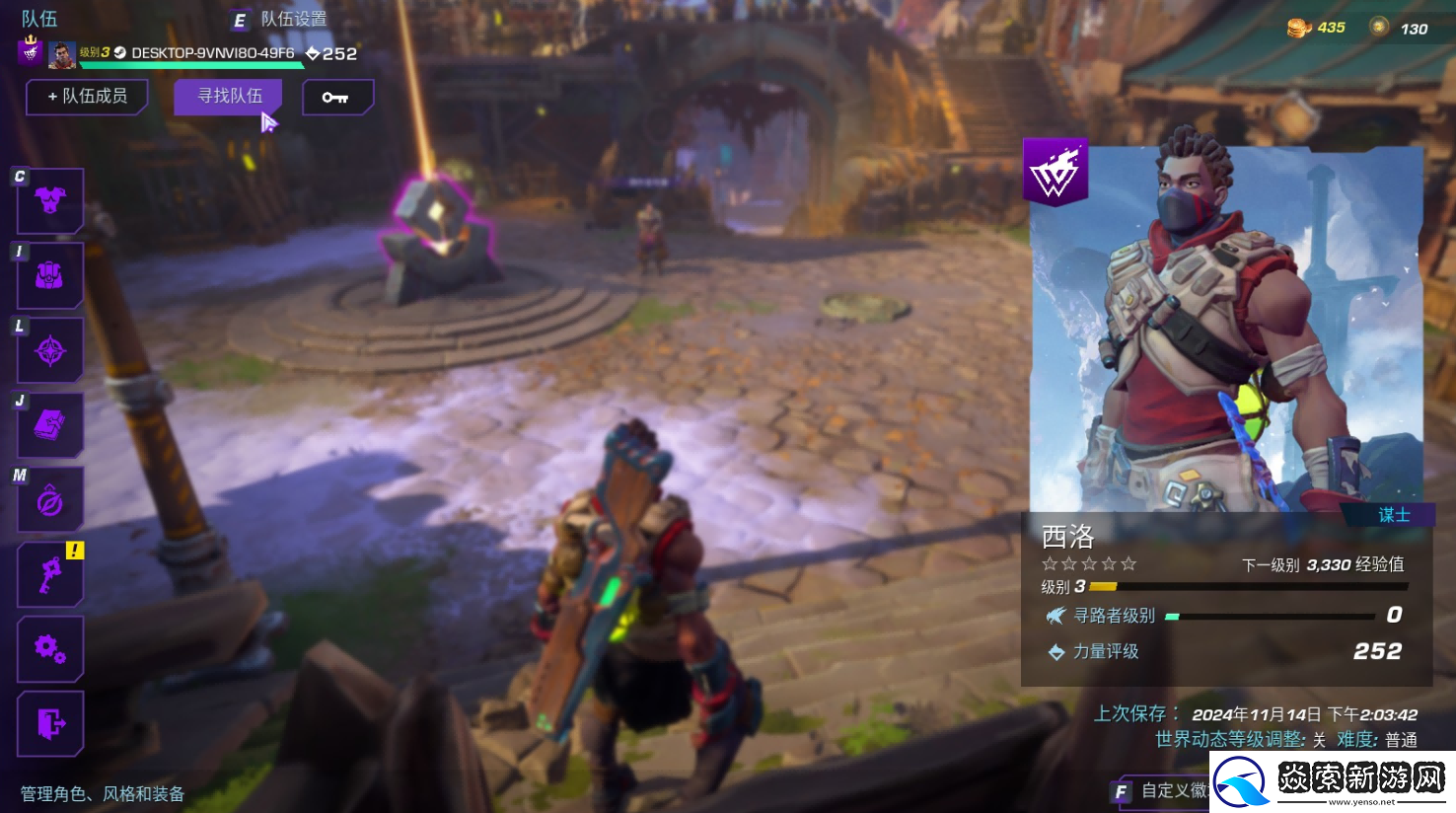Open the backpack inventory icon

point(50,276)
